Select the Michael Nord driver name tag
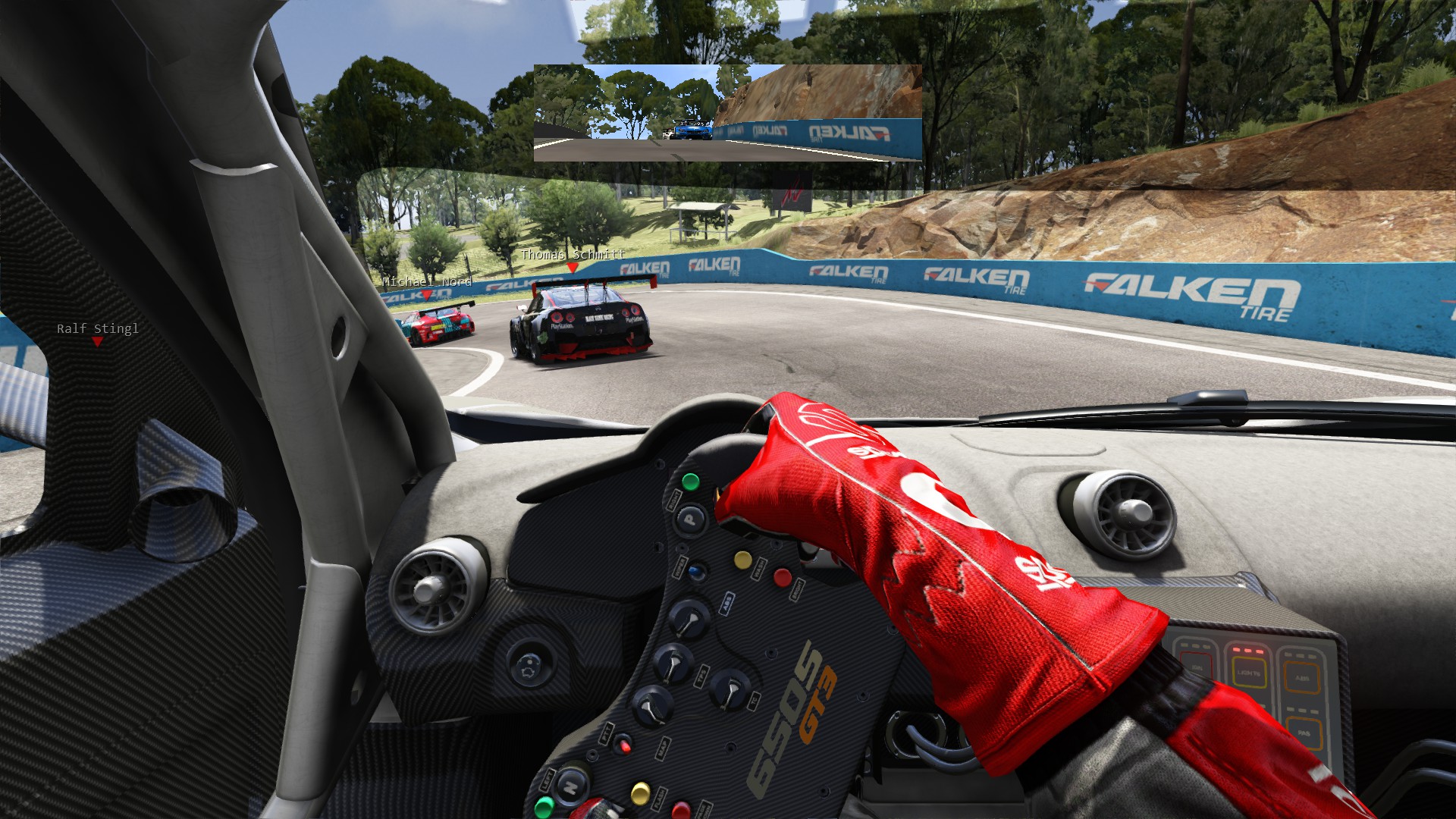Viewport: 1456px width, 819px height. click(426, 281)
